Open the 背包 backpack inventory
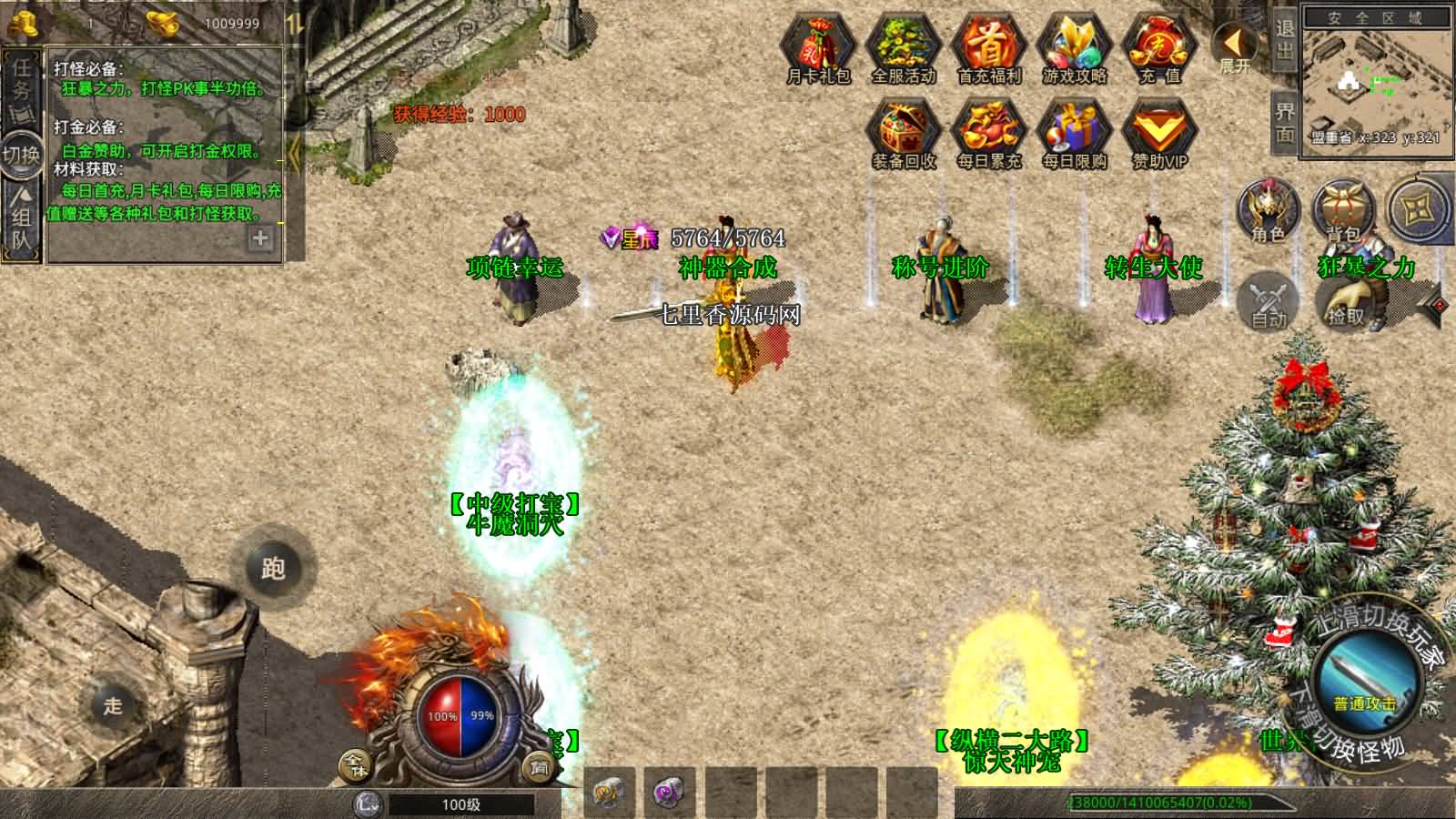The height and width of the screenshot is (819, 1456). pyautogui.click(x=1343, y=209)
